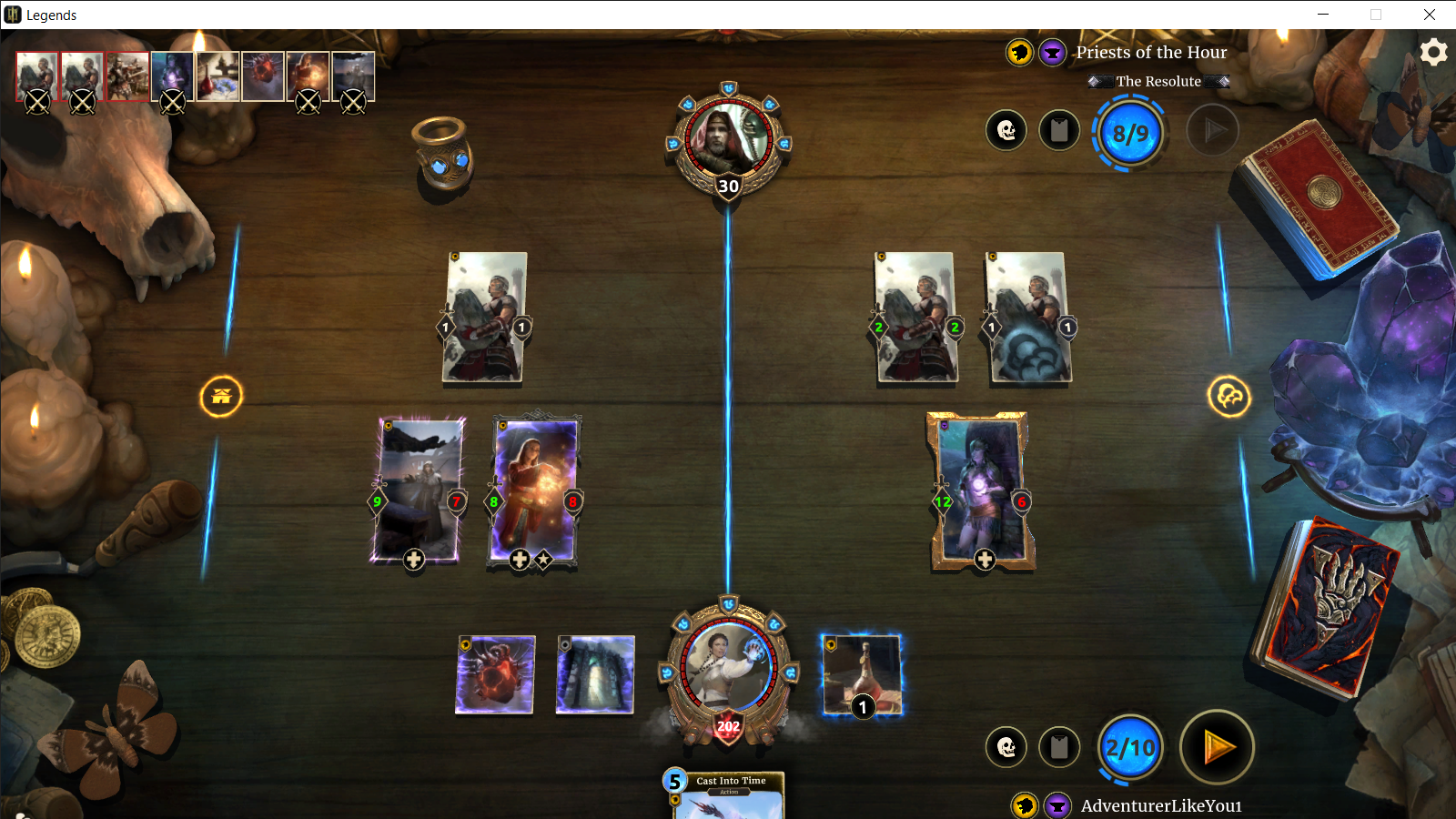1456x819 pixels.
Task: Open the heart card thumbnail in play history
Action: pyautogui.click(x=263, y=76)
